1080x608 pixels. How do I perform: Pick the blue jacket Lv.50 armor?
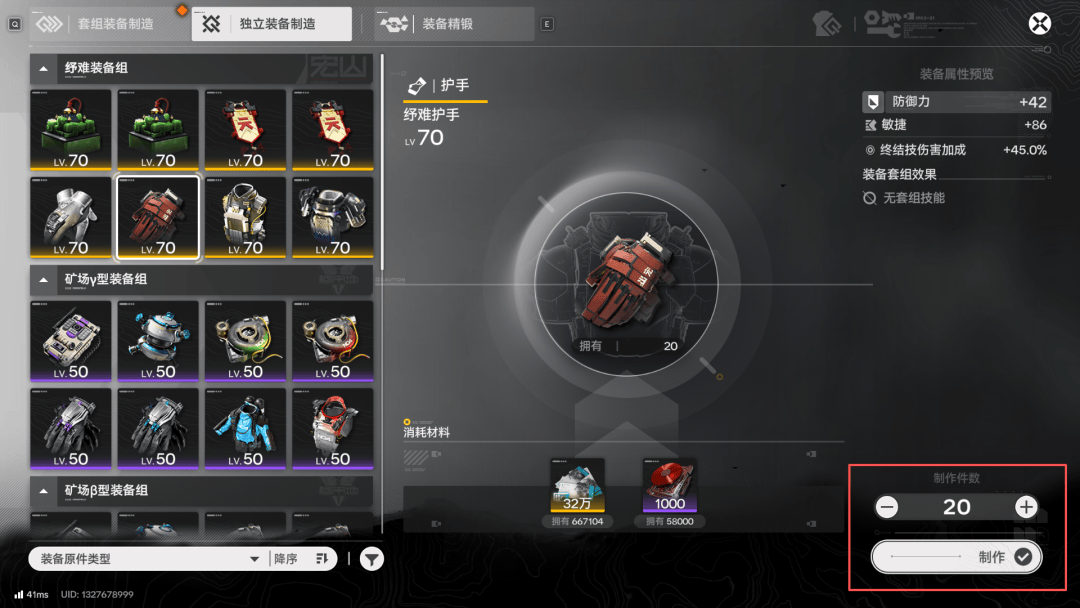click(x=245, y=428)
